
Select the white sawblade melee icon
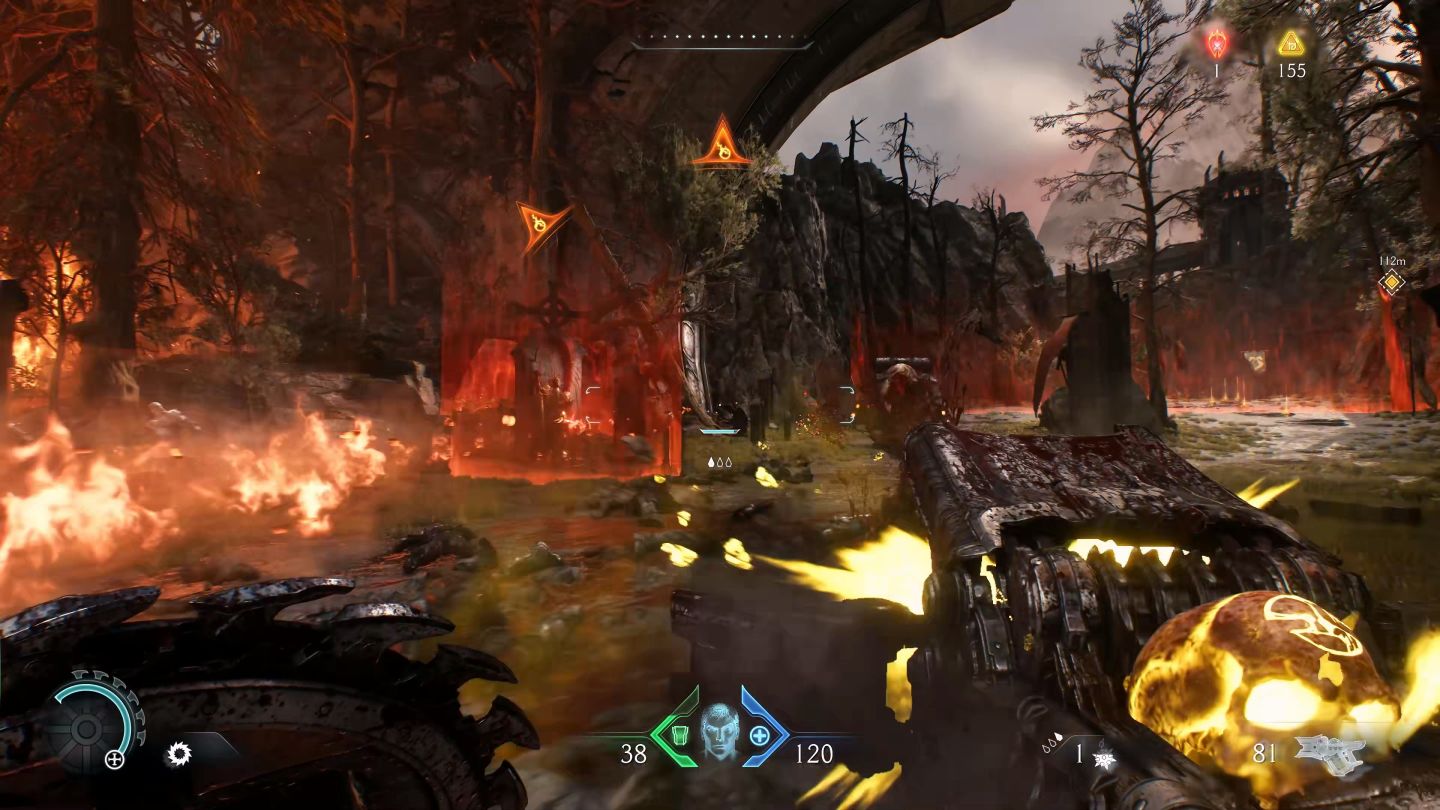[x=179, y=753]
